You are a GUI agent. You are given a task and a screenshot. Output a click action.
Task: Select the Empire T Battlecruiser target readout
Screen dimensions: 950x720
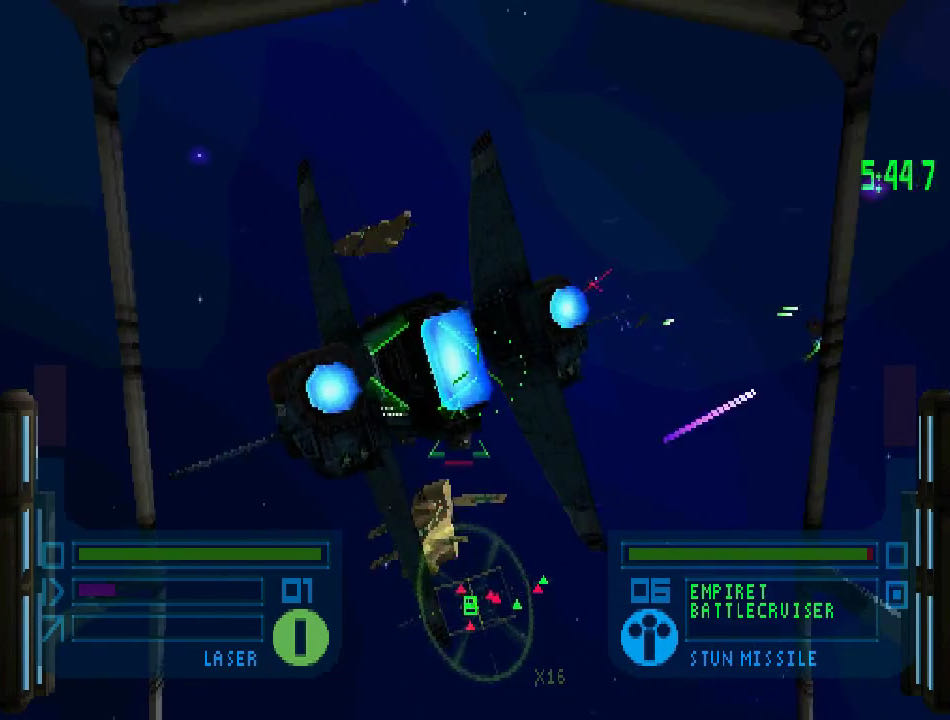[762, 601]
